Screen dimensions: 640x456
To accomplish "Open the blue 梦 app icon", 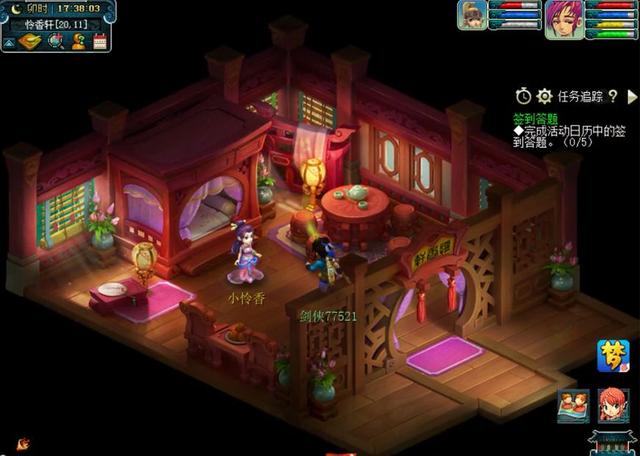I will [613, 355].
